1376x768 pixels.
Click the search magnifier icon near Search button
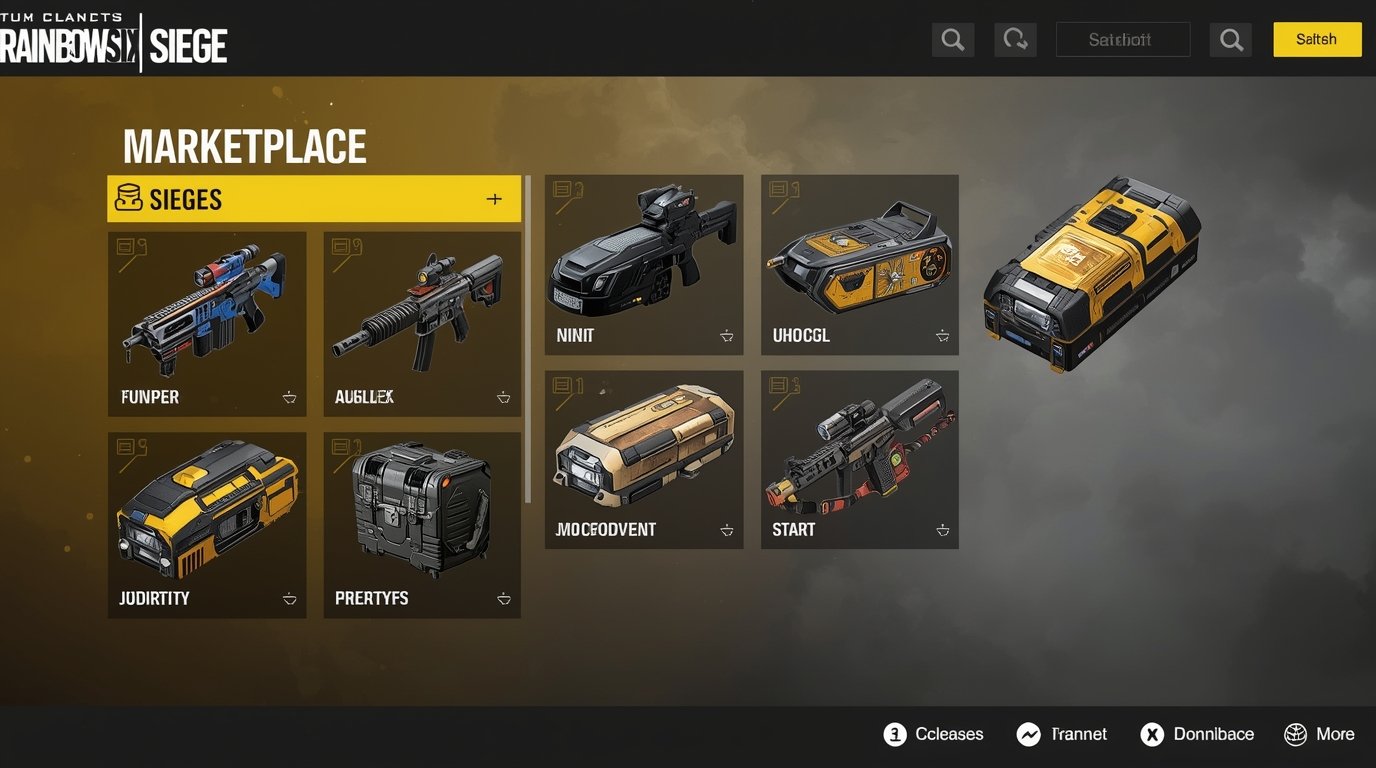pyautogui.click(x=1231, y=39)
